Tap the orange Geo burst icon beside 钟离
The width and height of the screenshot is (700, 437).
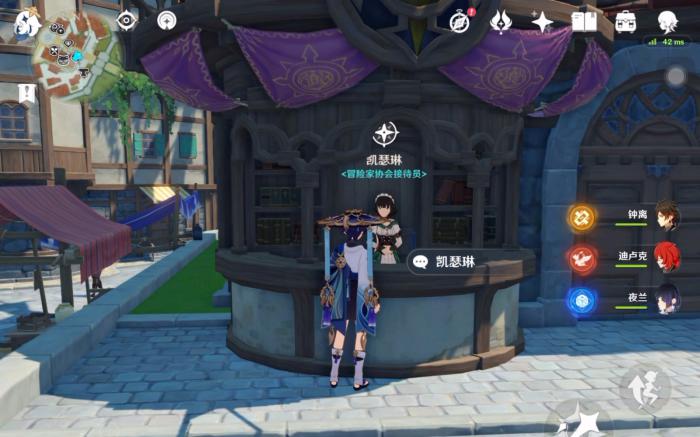582,217
